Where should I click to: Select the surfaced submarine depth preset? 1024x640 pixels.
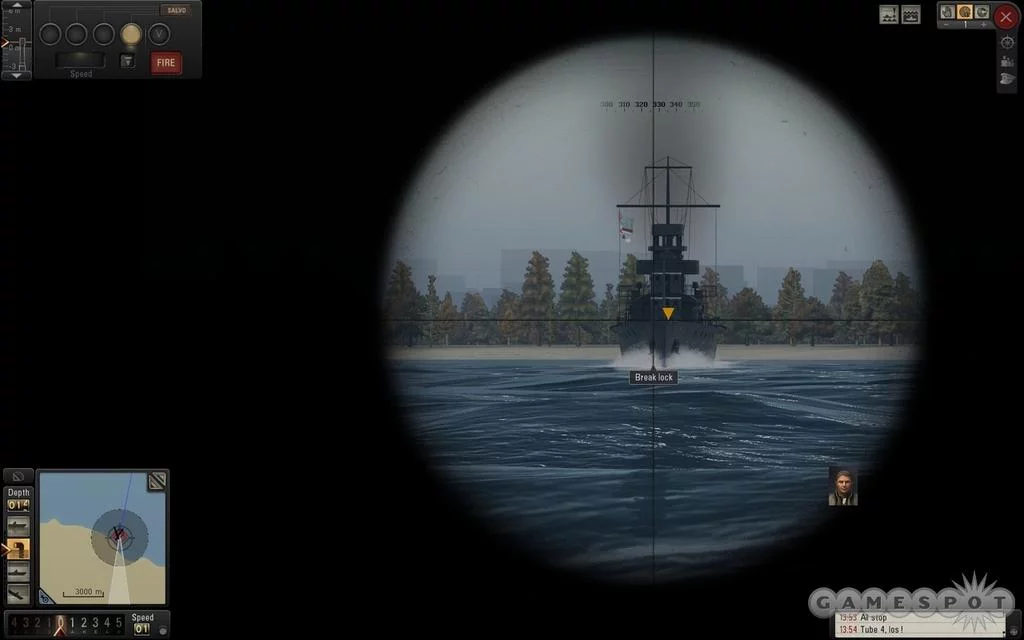click(18, 526)
